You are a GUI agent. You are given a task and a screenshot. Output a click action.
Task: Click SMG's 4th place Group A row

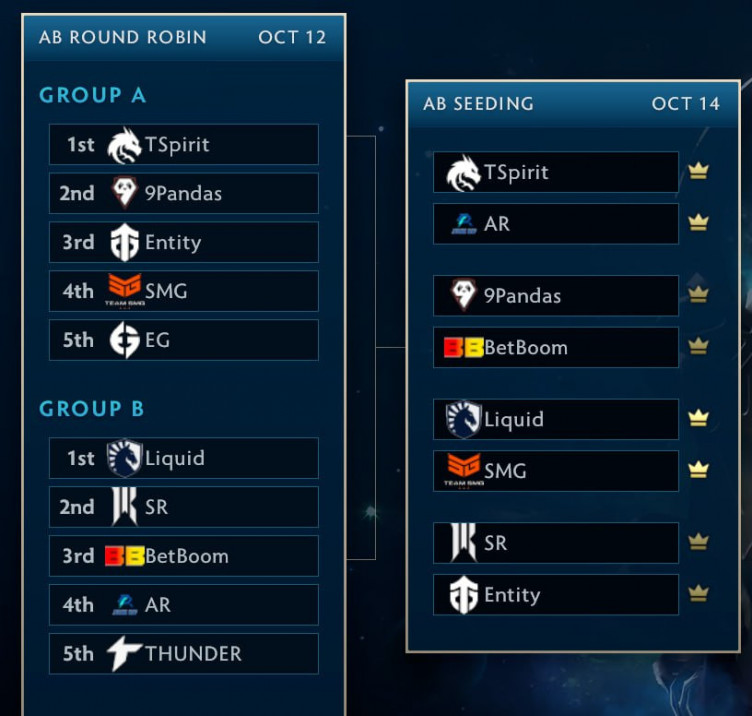point(184,292)
